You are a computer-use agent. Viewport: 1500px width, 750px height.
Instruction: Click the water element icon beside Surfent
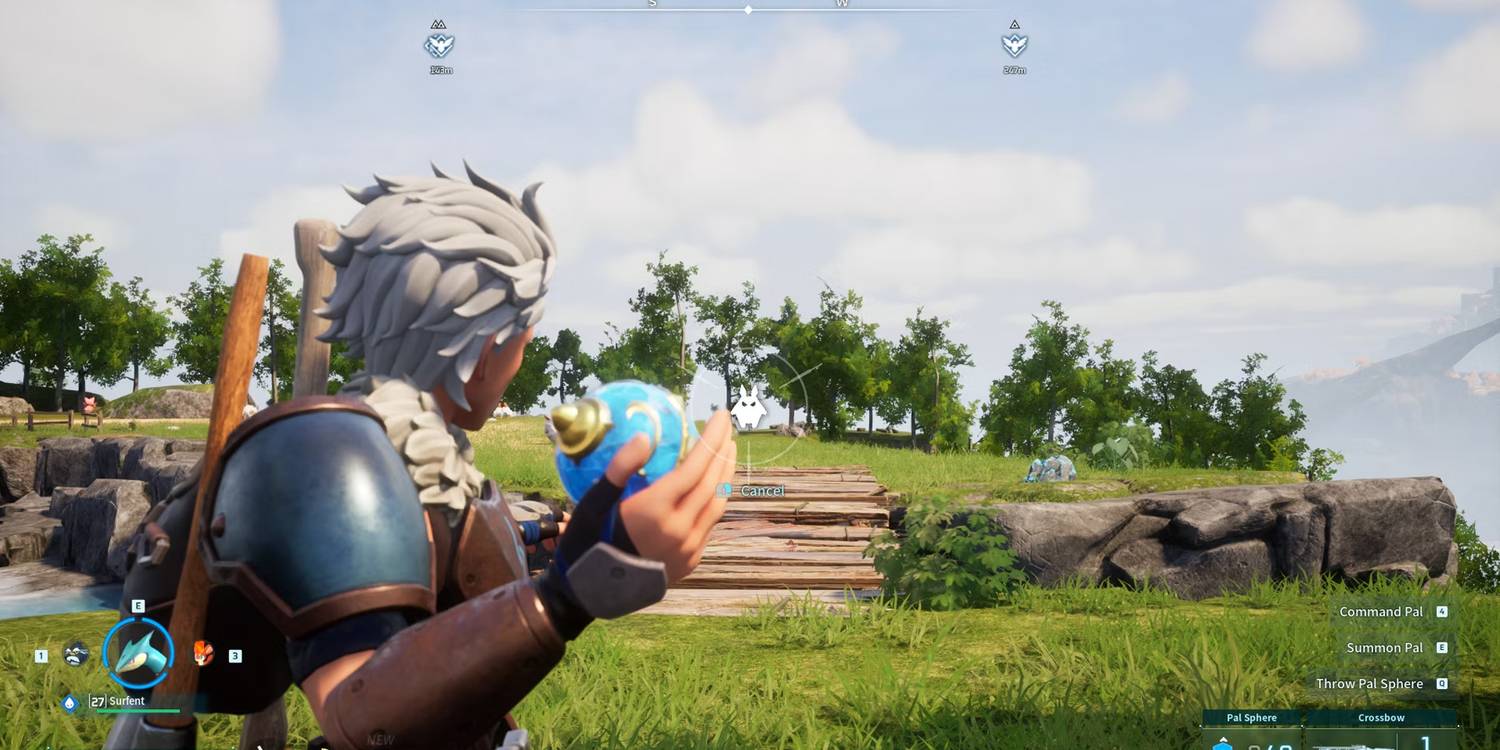[x=68, y=702]
